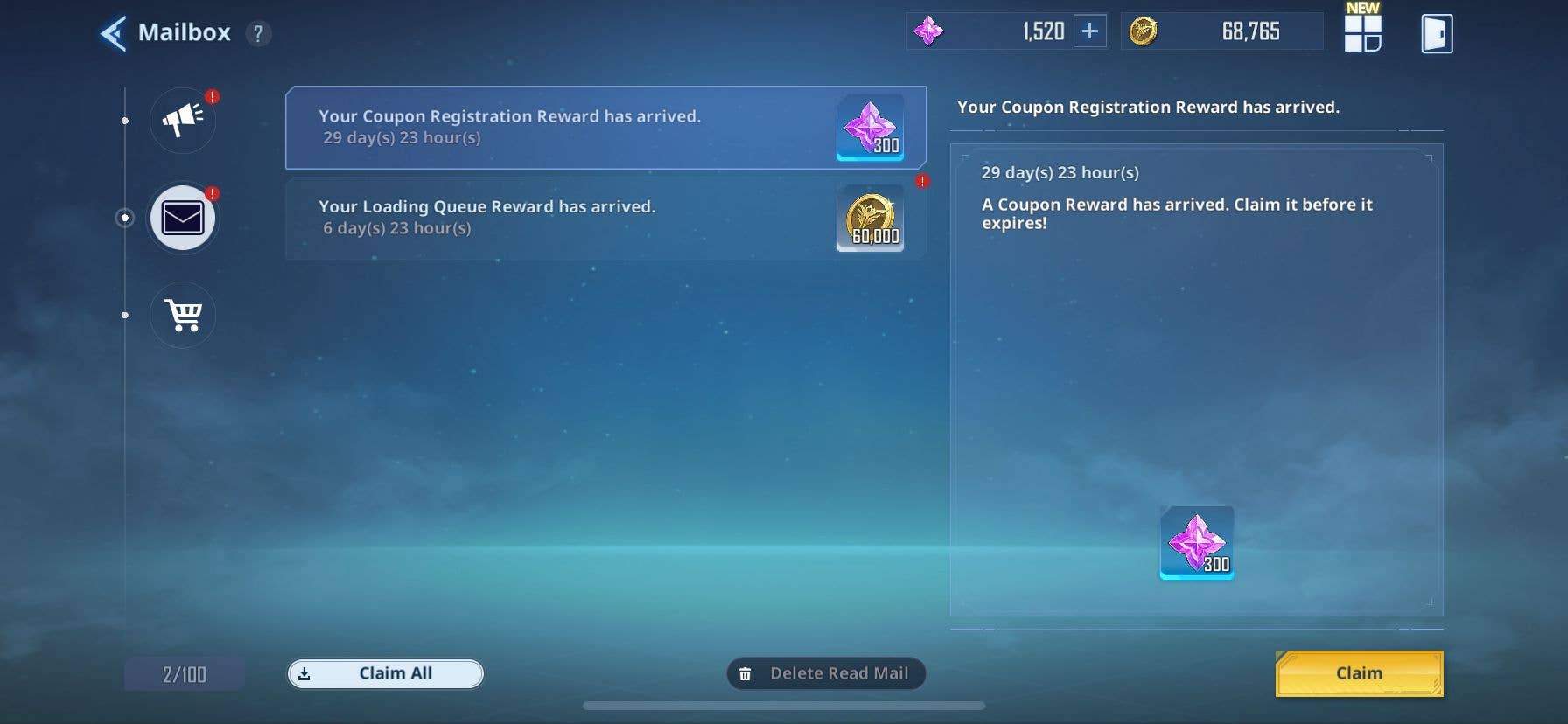Viewport: 1568px width, 724px height.
Task: Open the Loading Queue Reward mail
Action: coord(560,218)
